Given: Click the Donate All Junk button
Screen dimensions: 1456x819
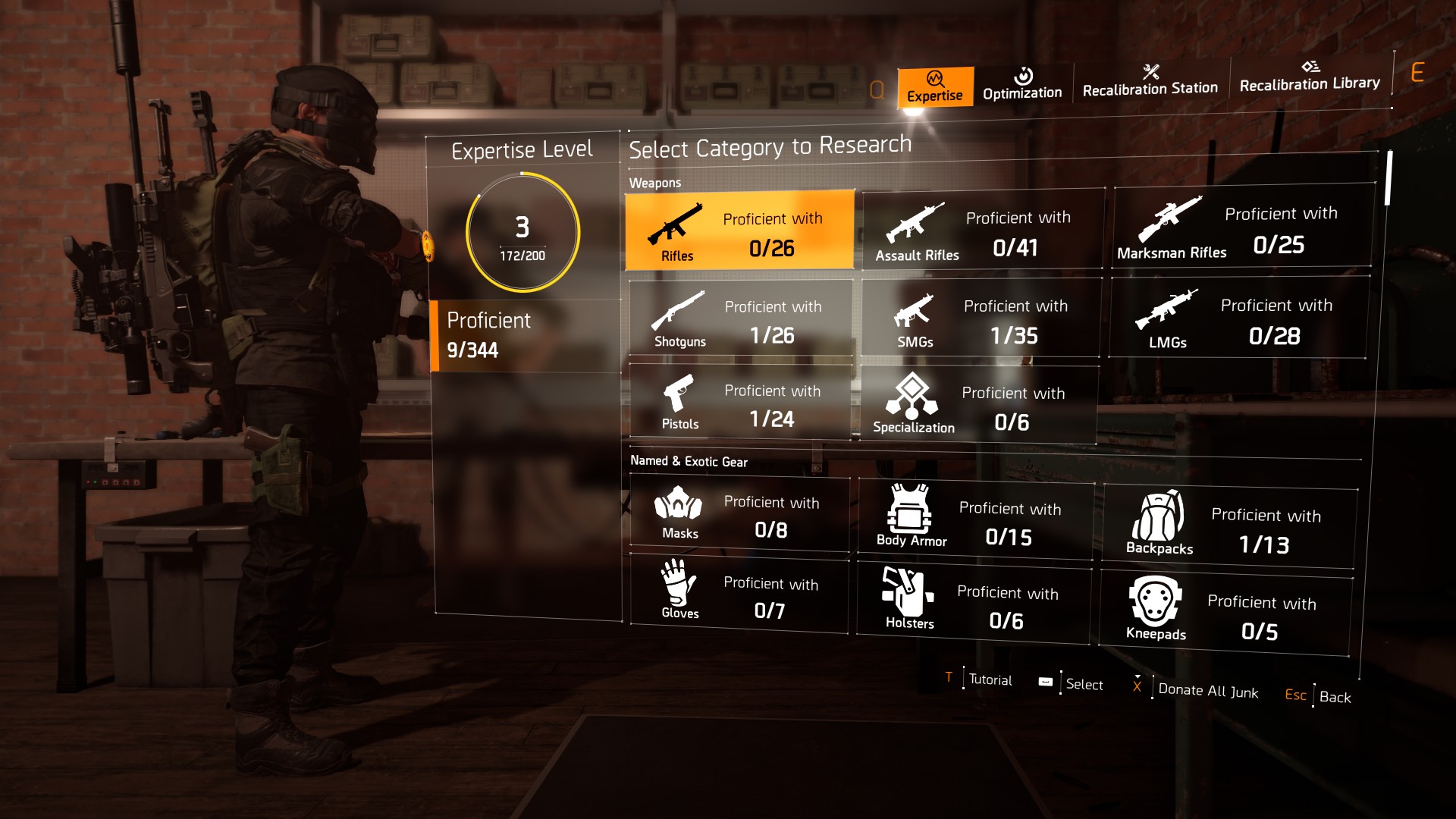Looking at the screenshot, I should [x=1207, y=690].
